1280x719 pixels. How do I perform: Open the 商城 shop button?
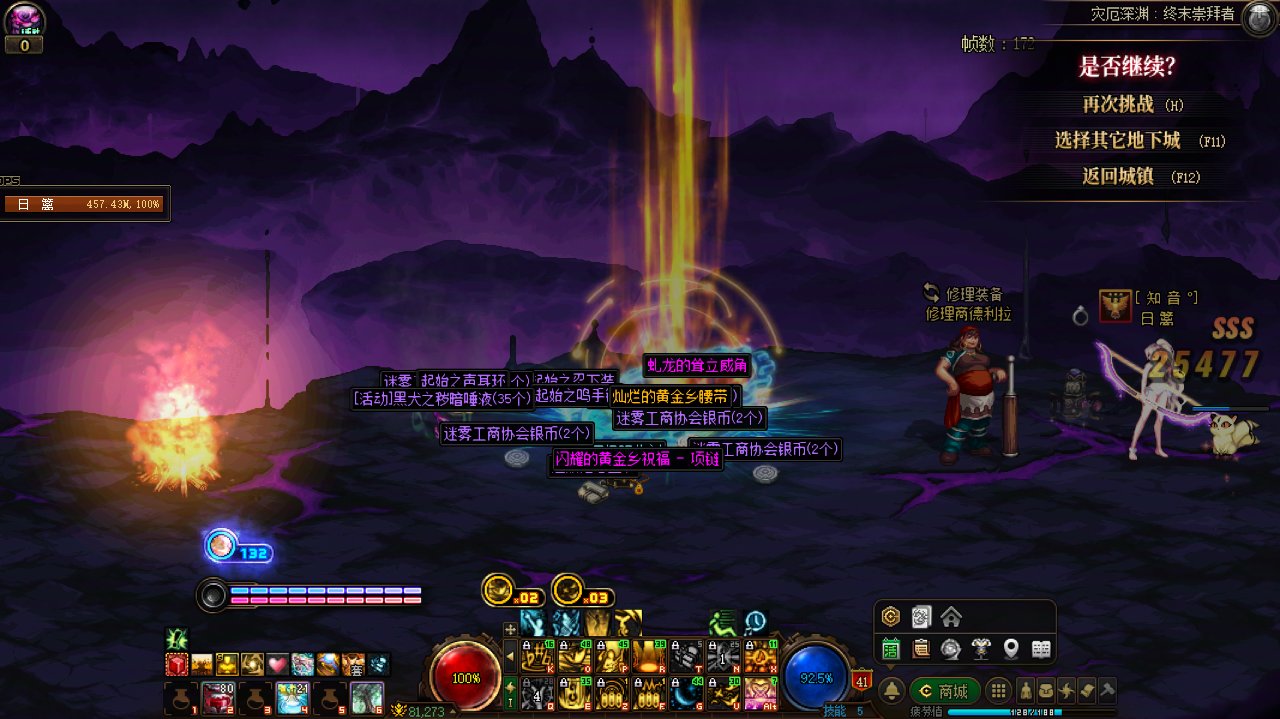point(945,691)
